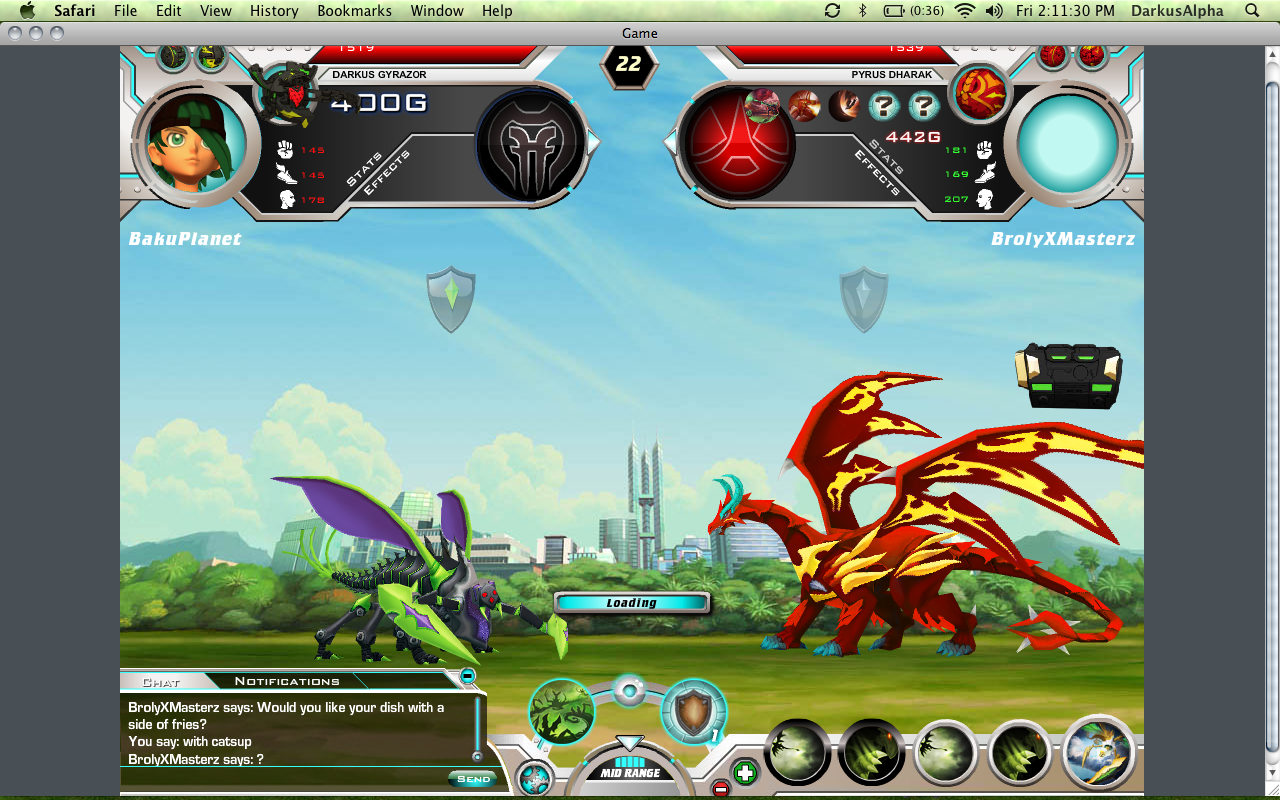Show Effects for Pyrus Dharak

876,171
